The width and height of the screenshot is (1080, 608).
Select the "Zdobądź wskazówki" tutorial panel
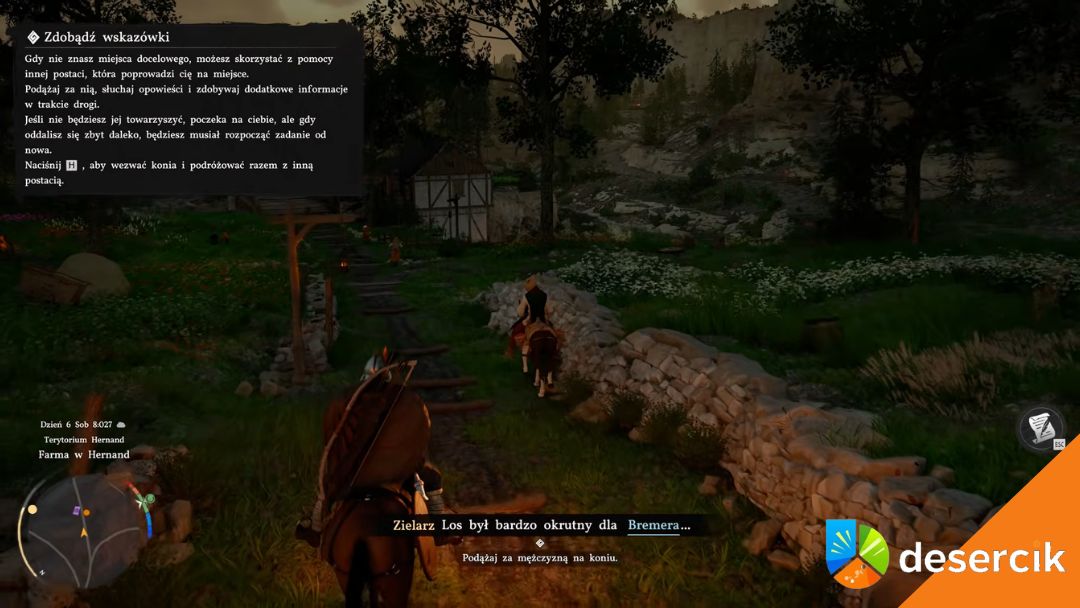(x=188, y=109)
